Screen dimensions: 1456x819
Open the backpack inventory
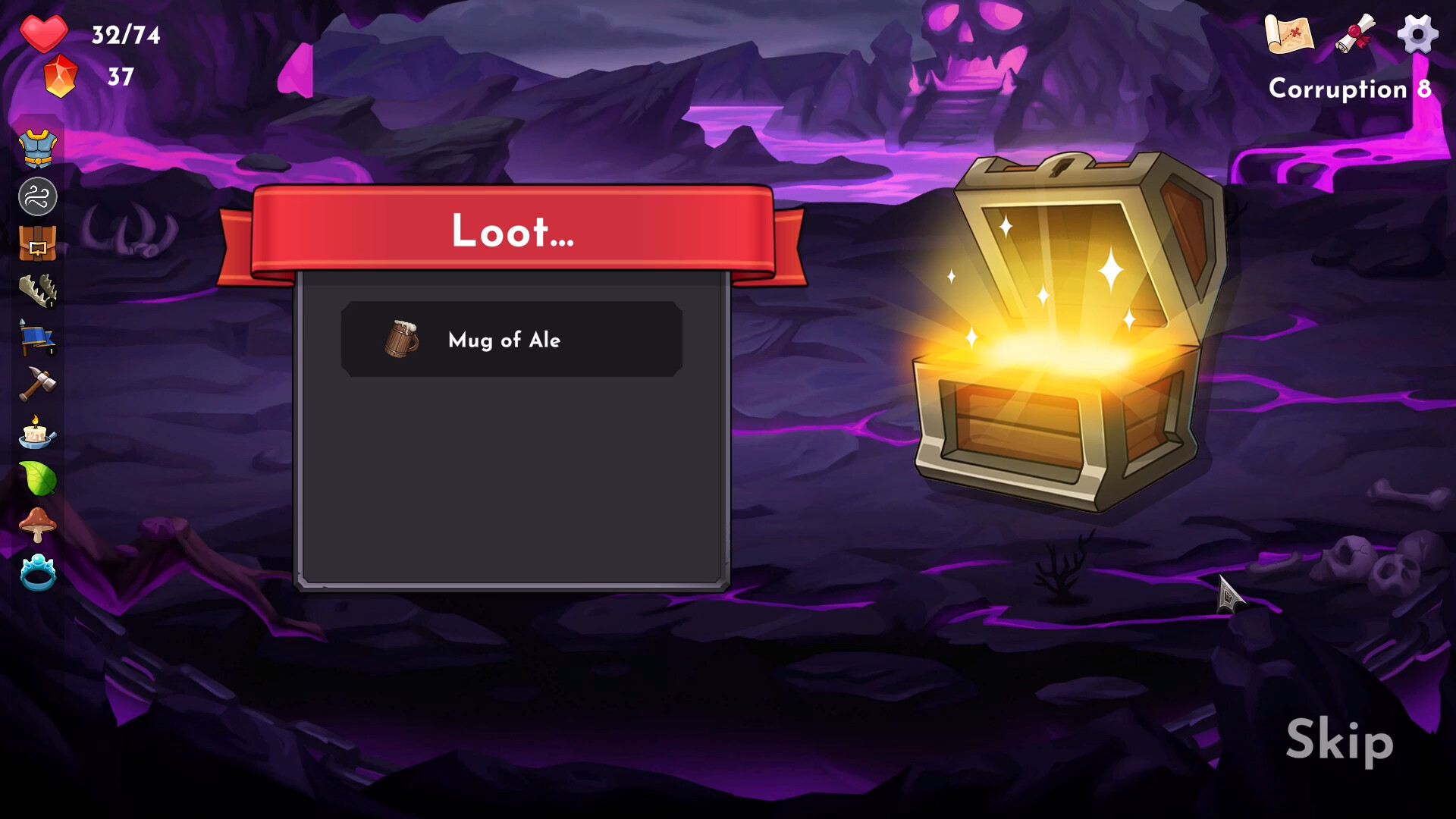click(x=38, y=244)
